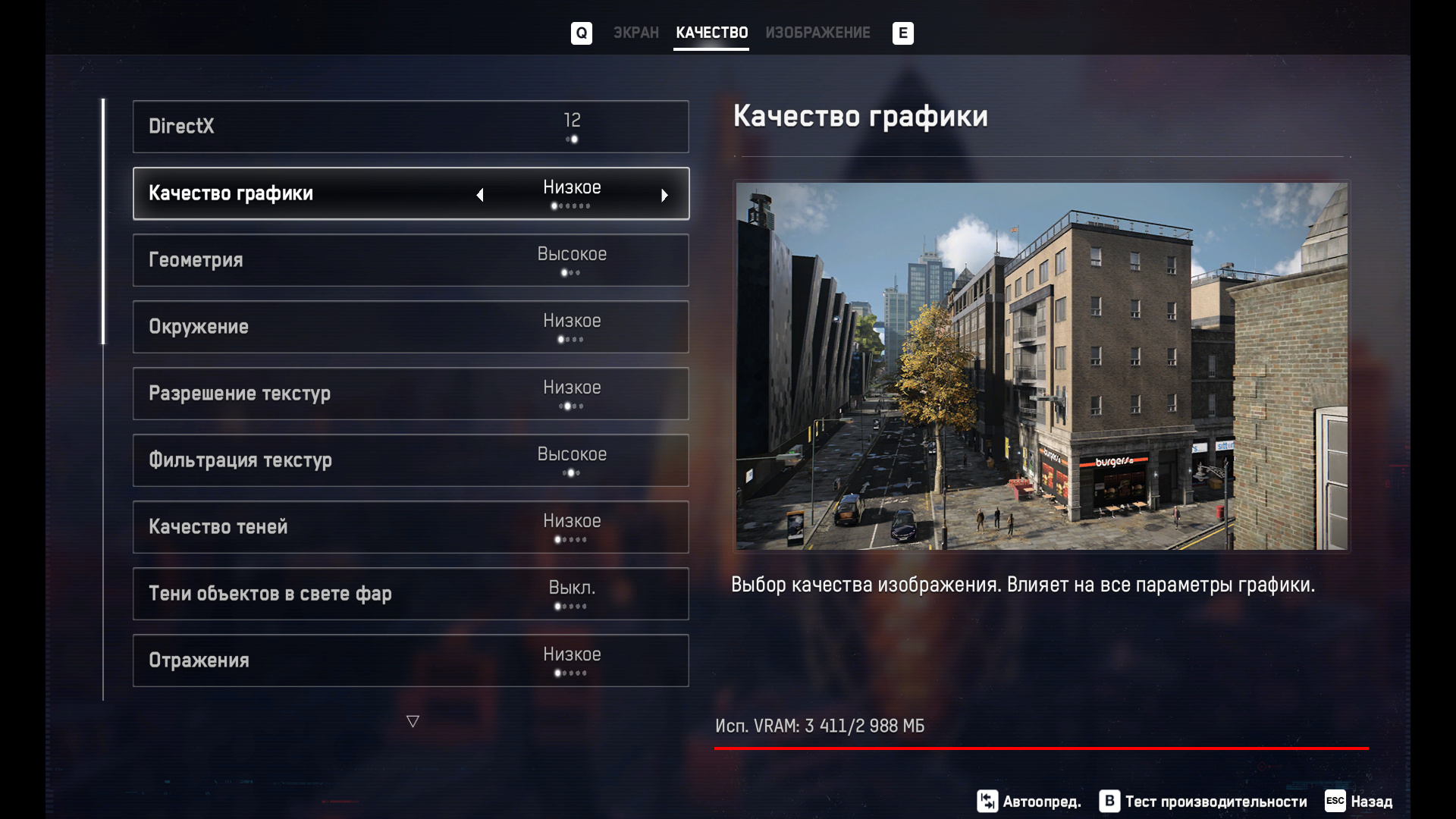
Task: Select the Геометрия setting row
Action: click(410, 260)
